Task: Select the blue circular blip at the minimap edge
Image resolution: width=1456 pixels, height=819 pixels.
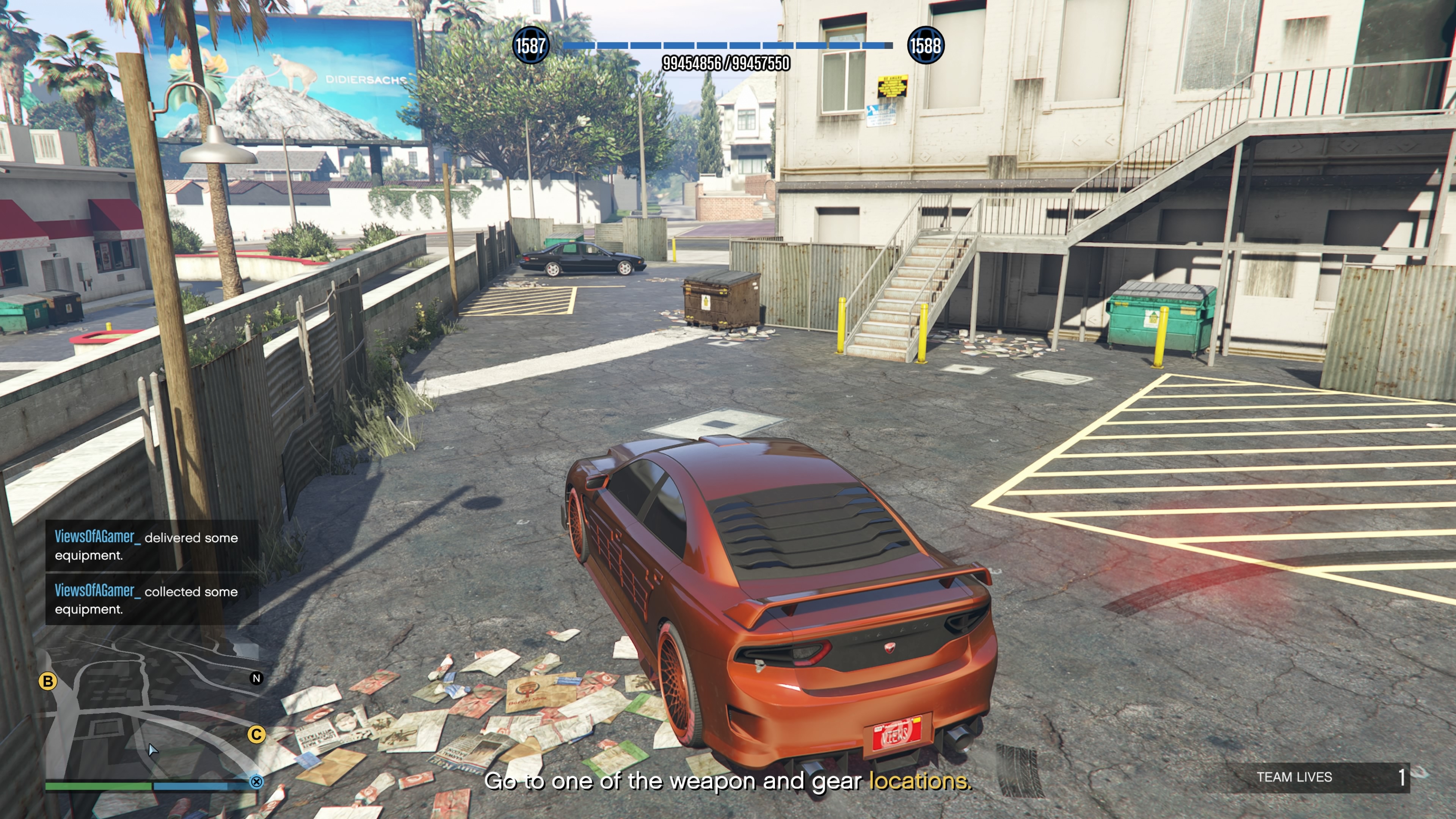Action: (x=257, y=782)
